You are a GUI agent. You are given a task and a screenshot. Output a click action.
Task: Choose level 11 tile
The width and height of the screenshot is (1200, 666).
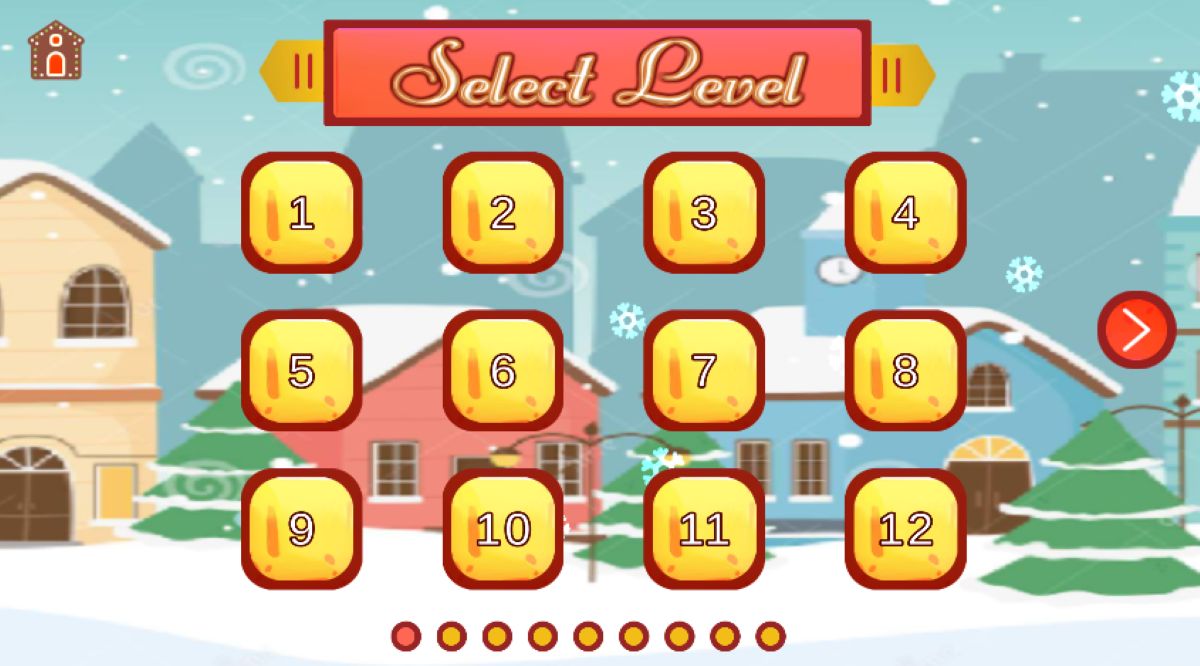point(704,529)
